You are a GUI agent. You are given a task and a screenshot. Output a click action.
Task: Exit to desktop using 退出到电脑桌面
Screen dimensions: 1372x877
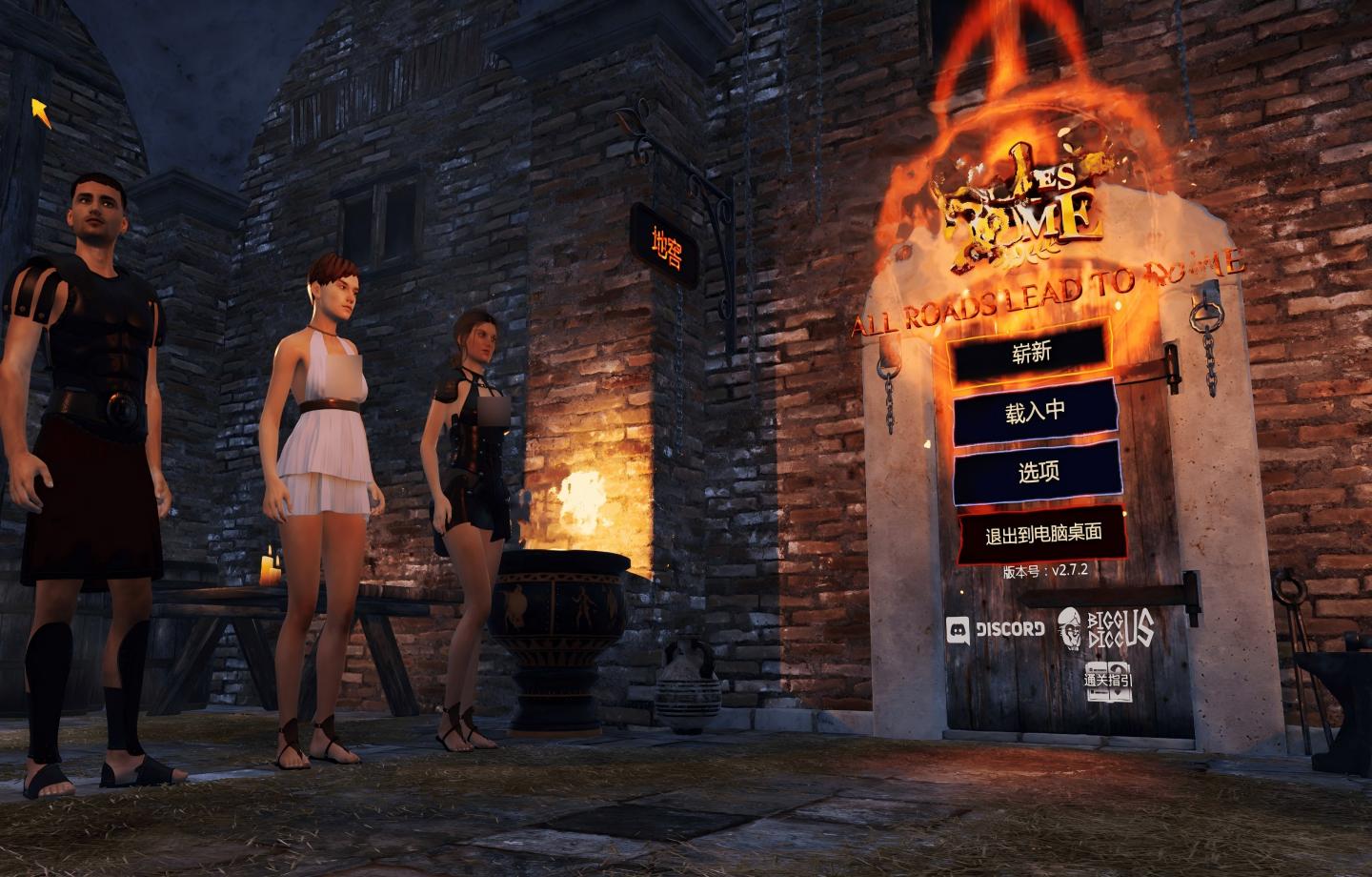pyautogui.click(x=1043, y=536)
